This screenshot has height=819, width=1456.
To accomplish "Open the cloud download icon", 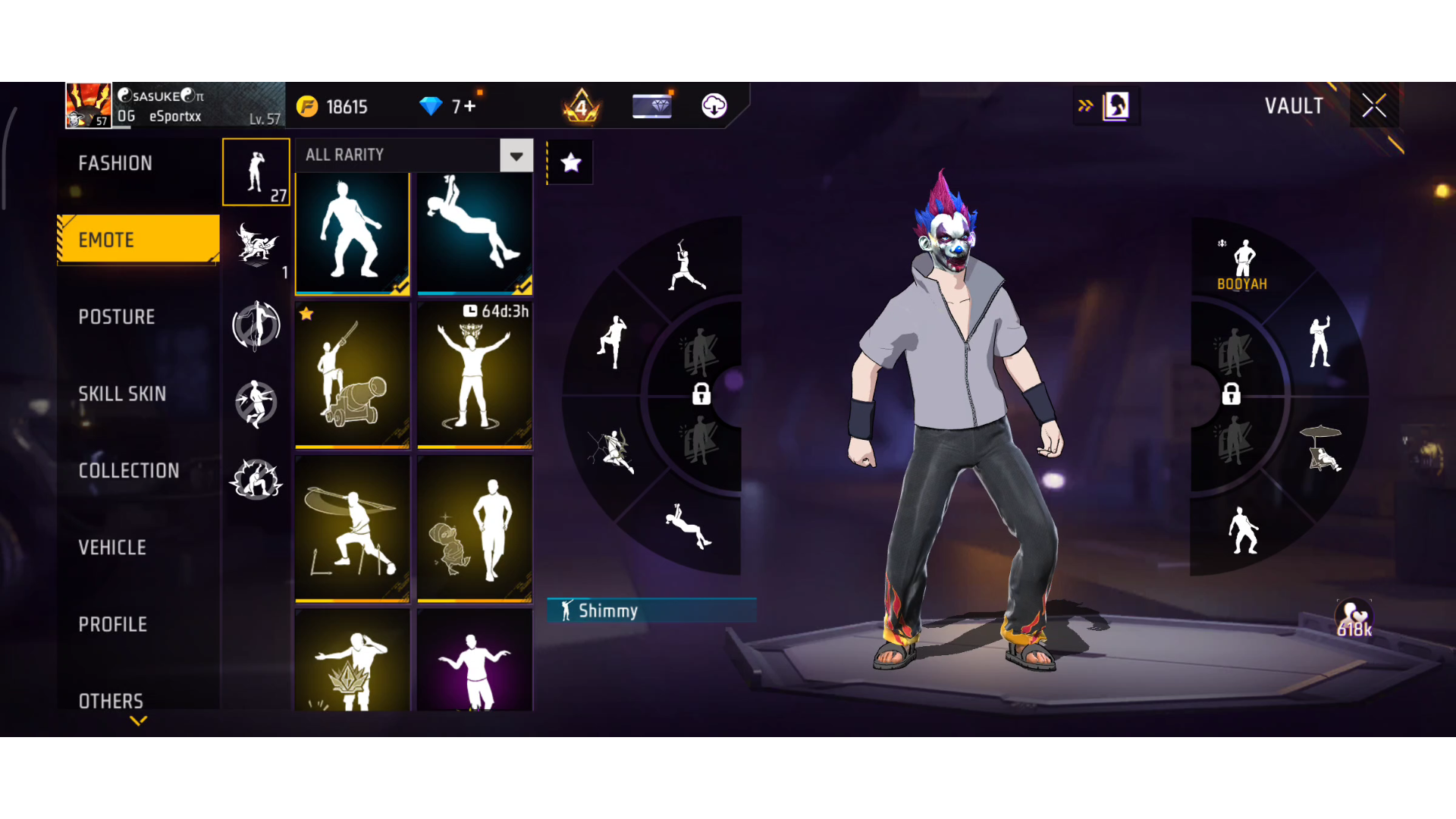I will point(714,105).
